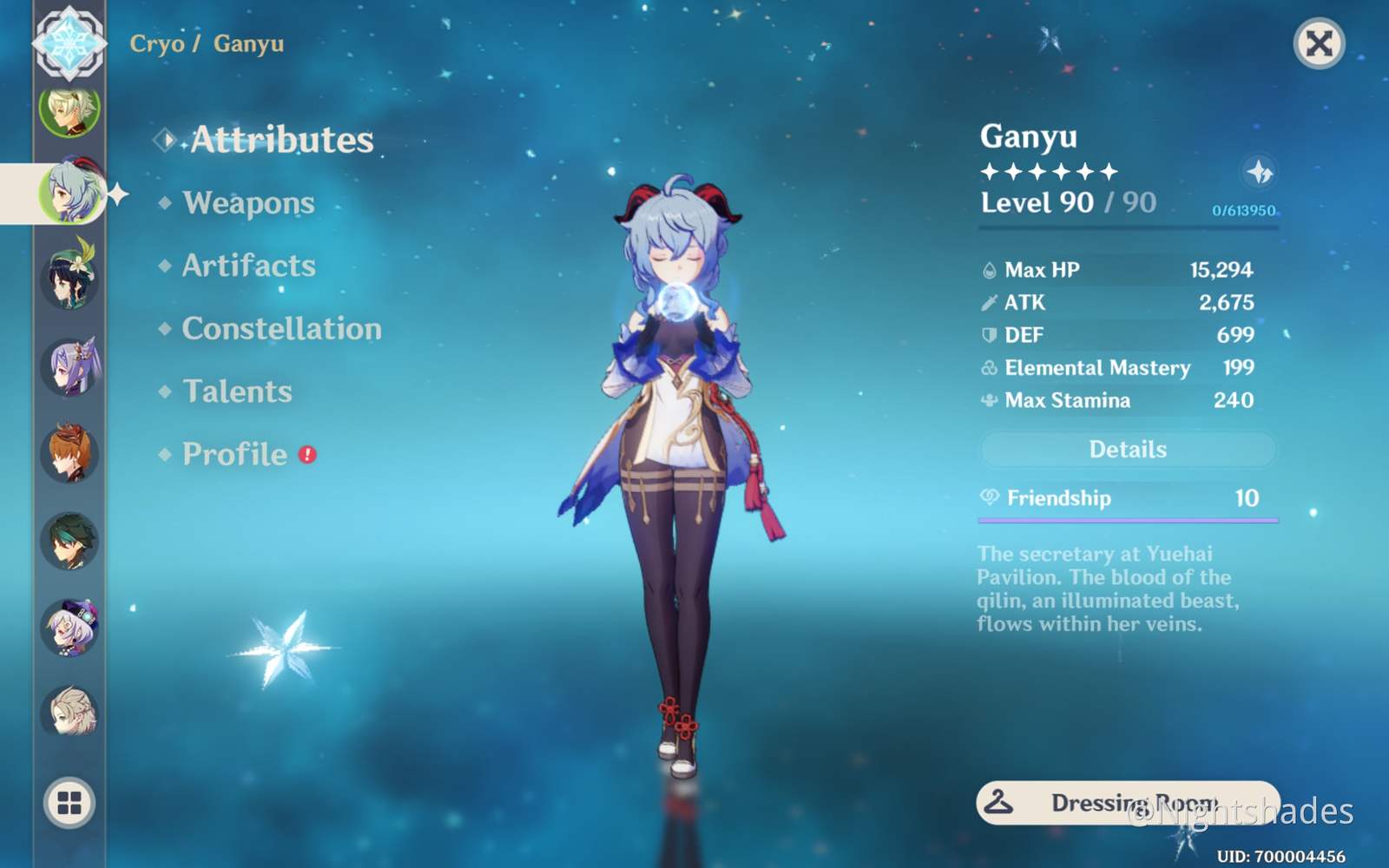Switch to the Weapons section

(x=247, y=202)
